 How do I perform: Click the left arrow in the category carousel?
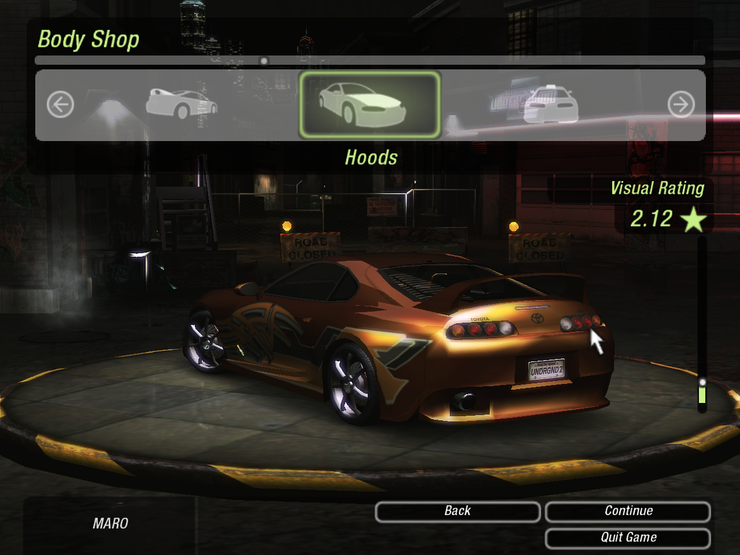click(60, 104)
